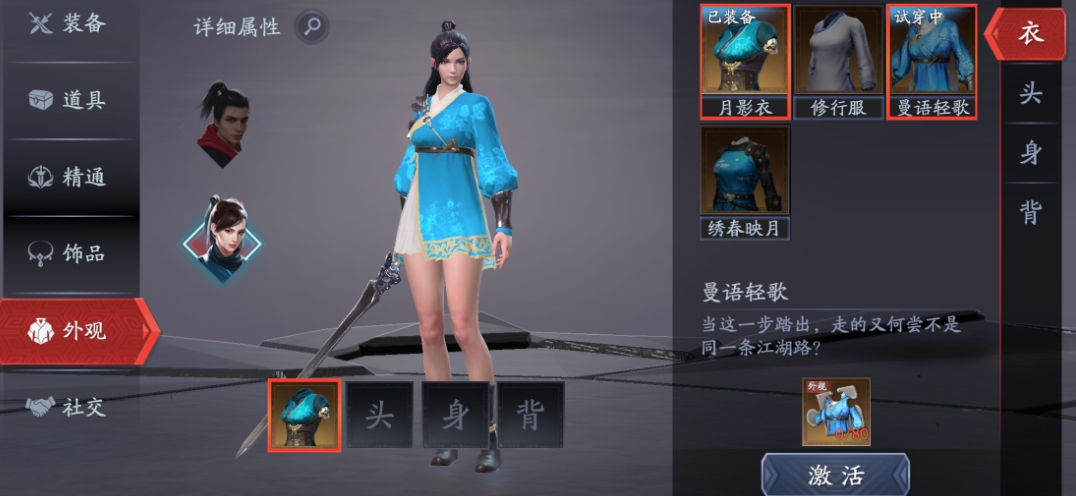Select the 曼语轻歌 outfit

coord(931,60)
